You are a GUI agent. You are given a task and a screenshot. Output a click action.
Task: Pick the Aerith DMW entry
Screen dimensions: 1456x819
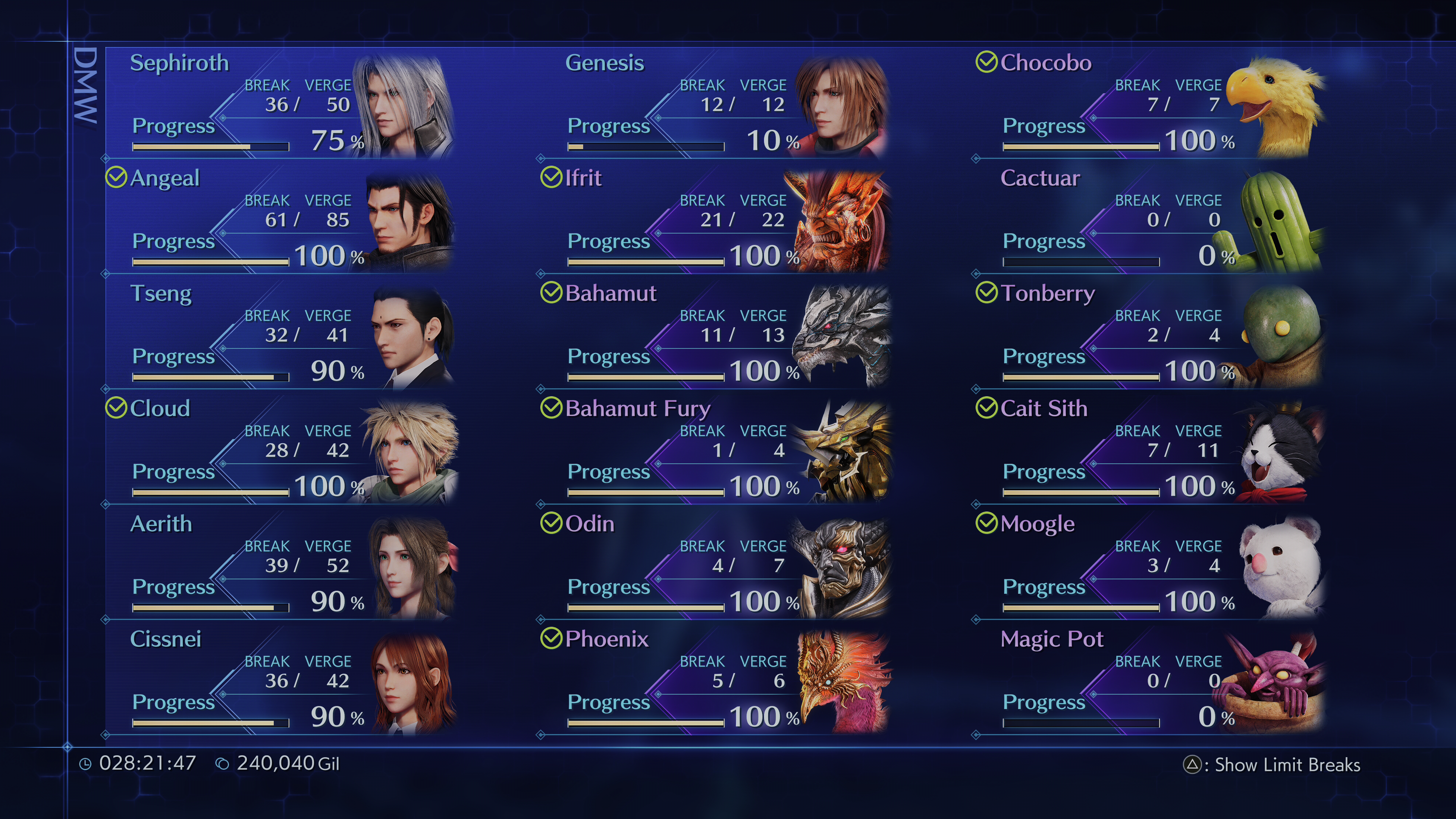[282, 566]
